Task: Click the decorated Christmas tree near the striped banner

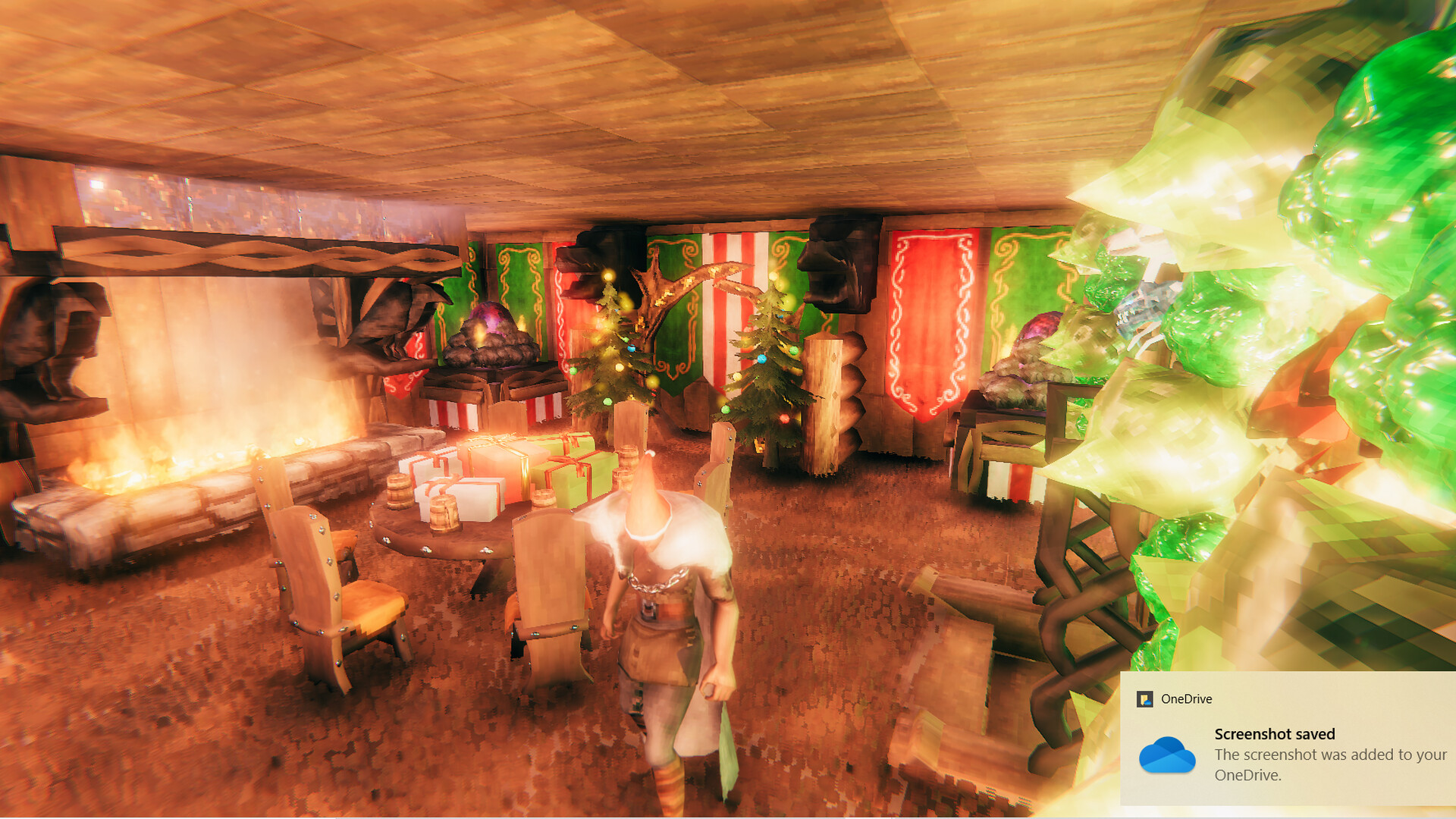Action: click(x=766, y=364)
